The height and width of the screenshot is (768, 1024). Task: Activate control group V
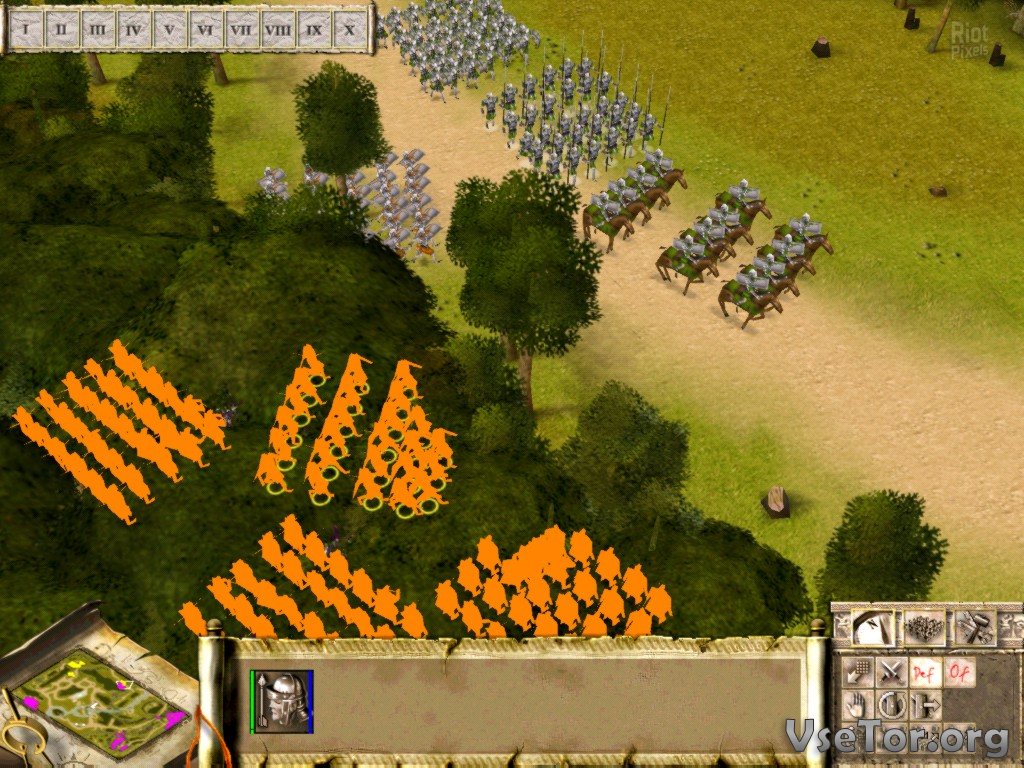coord(169,28)
